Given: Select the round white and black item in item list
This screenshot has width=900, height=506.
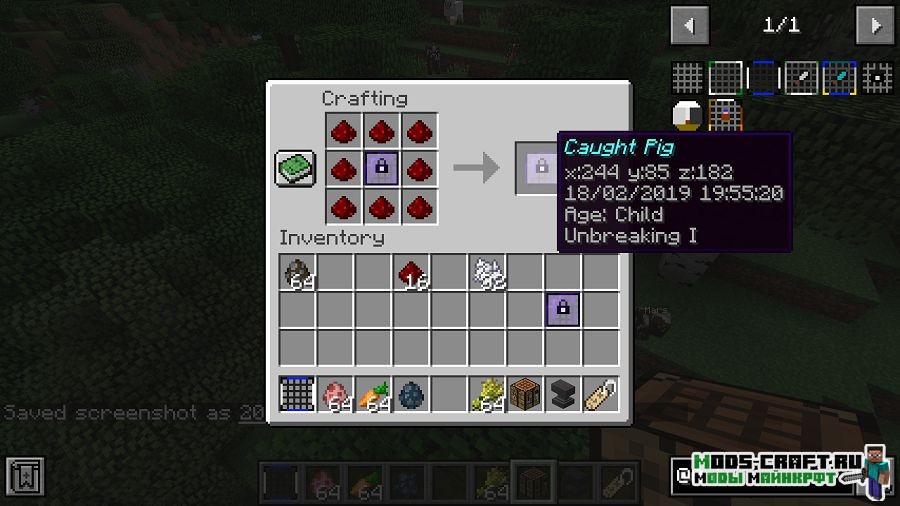Looking at the screenshot, I should [x=687, y=116].
